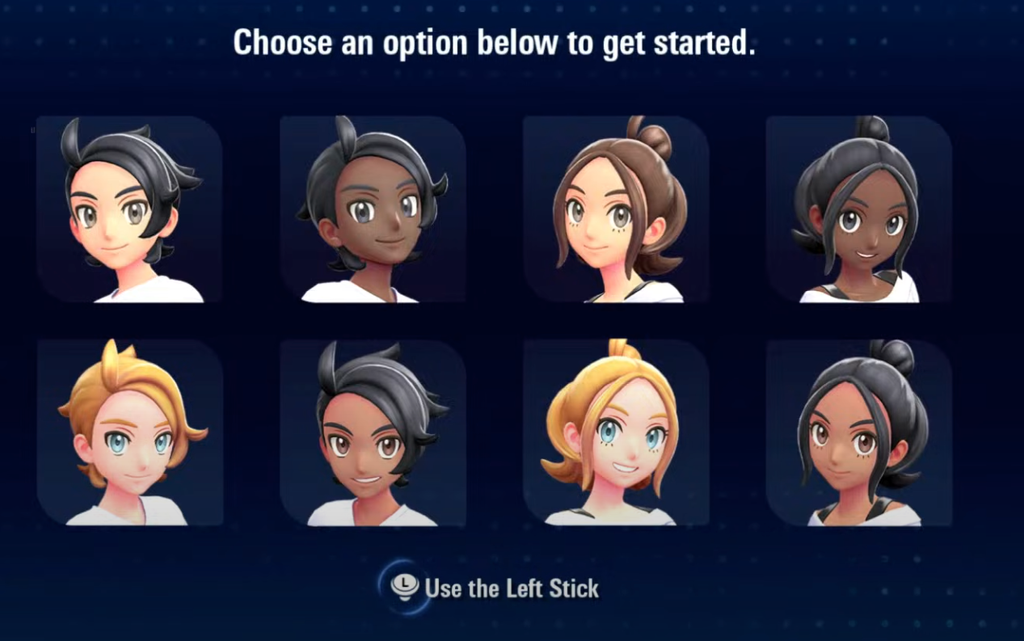Choose the dark-skinned girl with black bun
Screen dimensions: 1024x641
859,210
